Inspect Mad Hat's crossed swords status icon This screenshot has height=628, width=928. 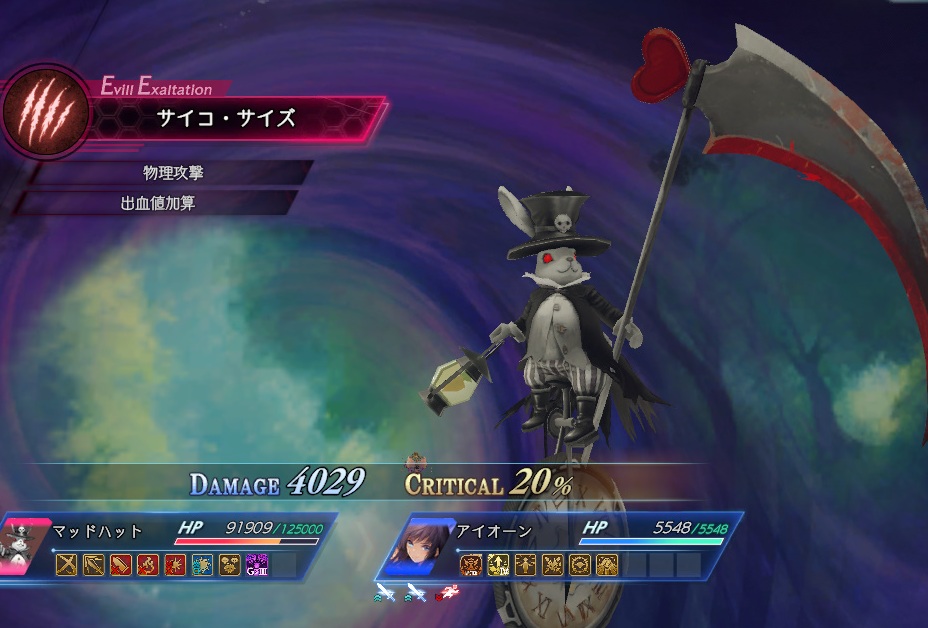(x=66, y=564)
